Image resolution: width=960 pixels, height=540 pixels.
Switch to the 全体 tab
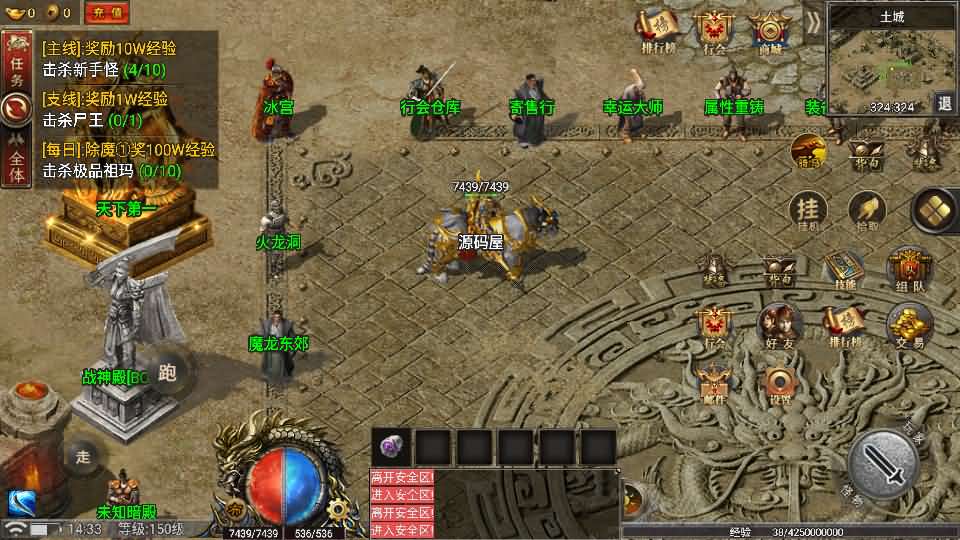(15, 161)
